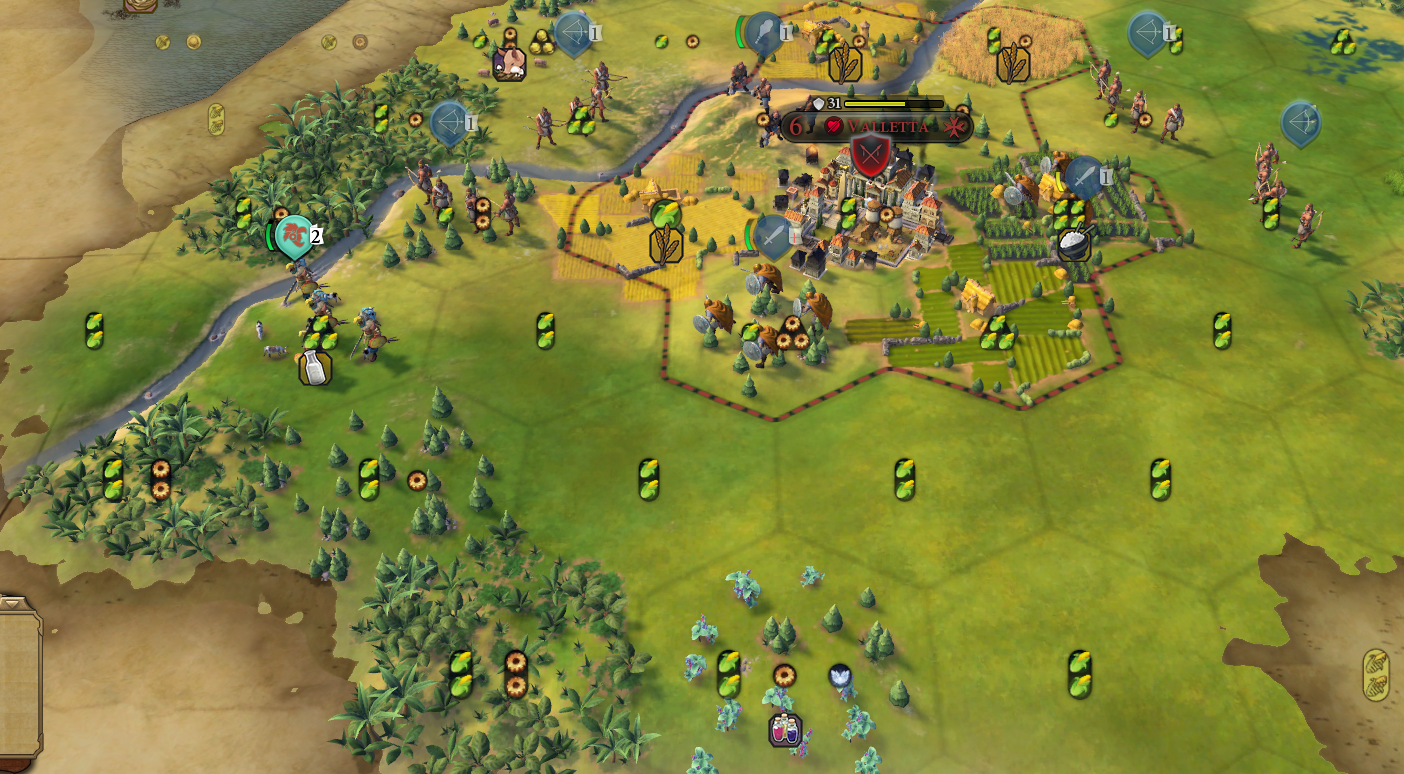The image size is (1404, 774).
Task: Click the milk bottle resource icon
Action: point(313,368)
